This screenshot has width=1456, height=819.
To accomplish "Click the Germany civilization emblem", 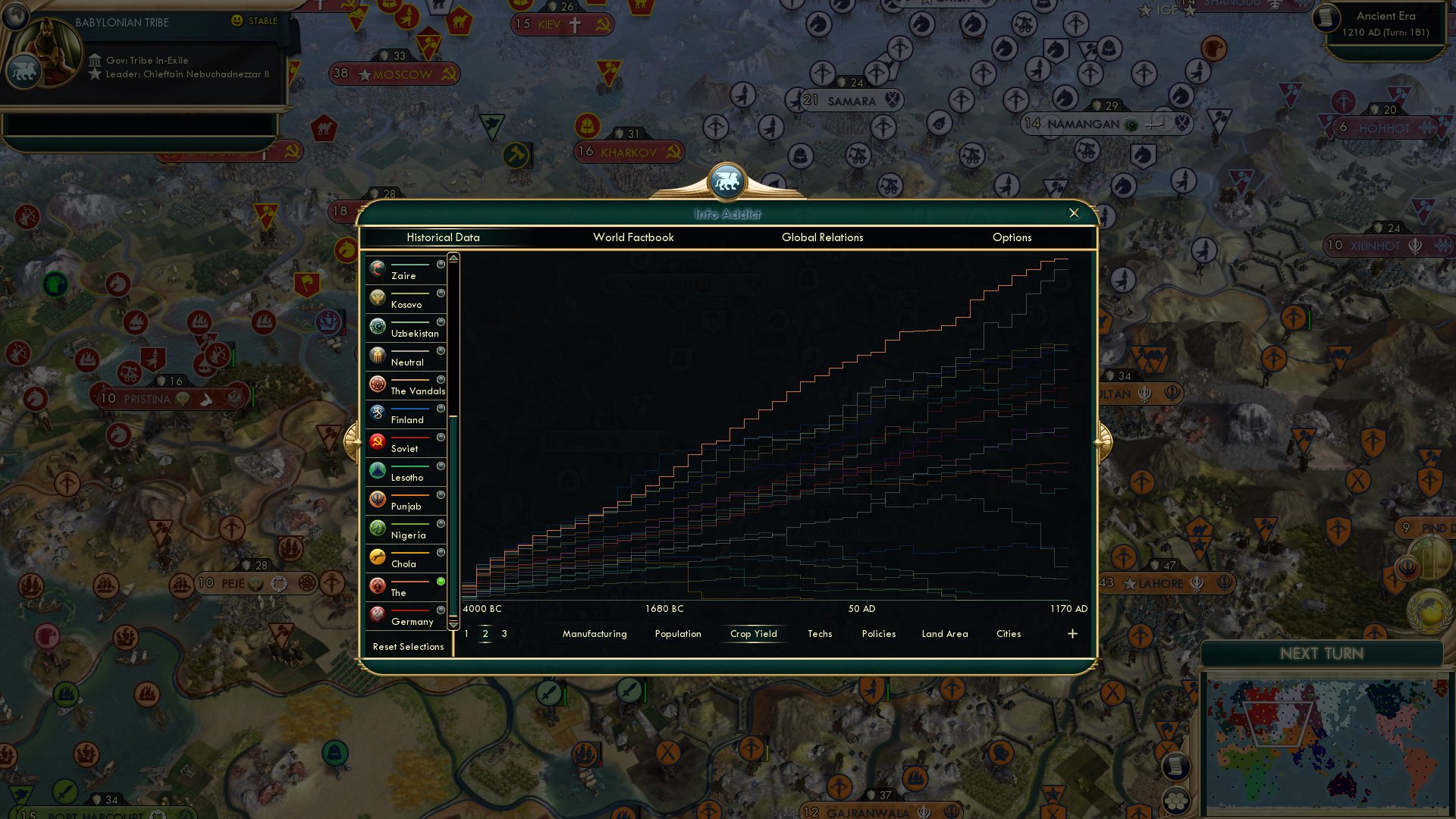I will point(377,613).
